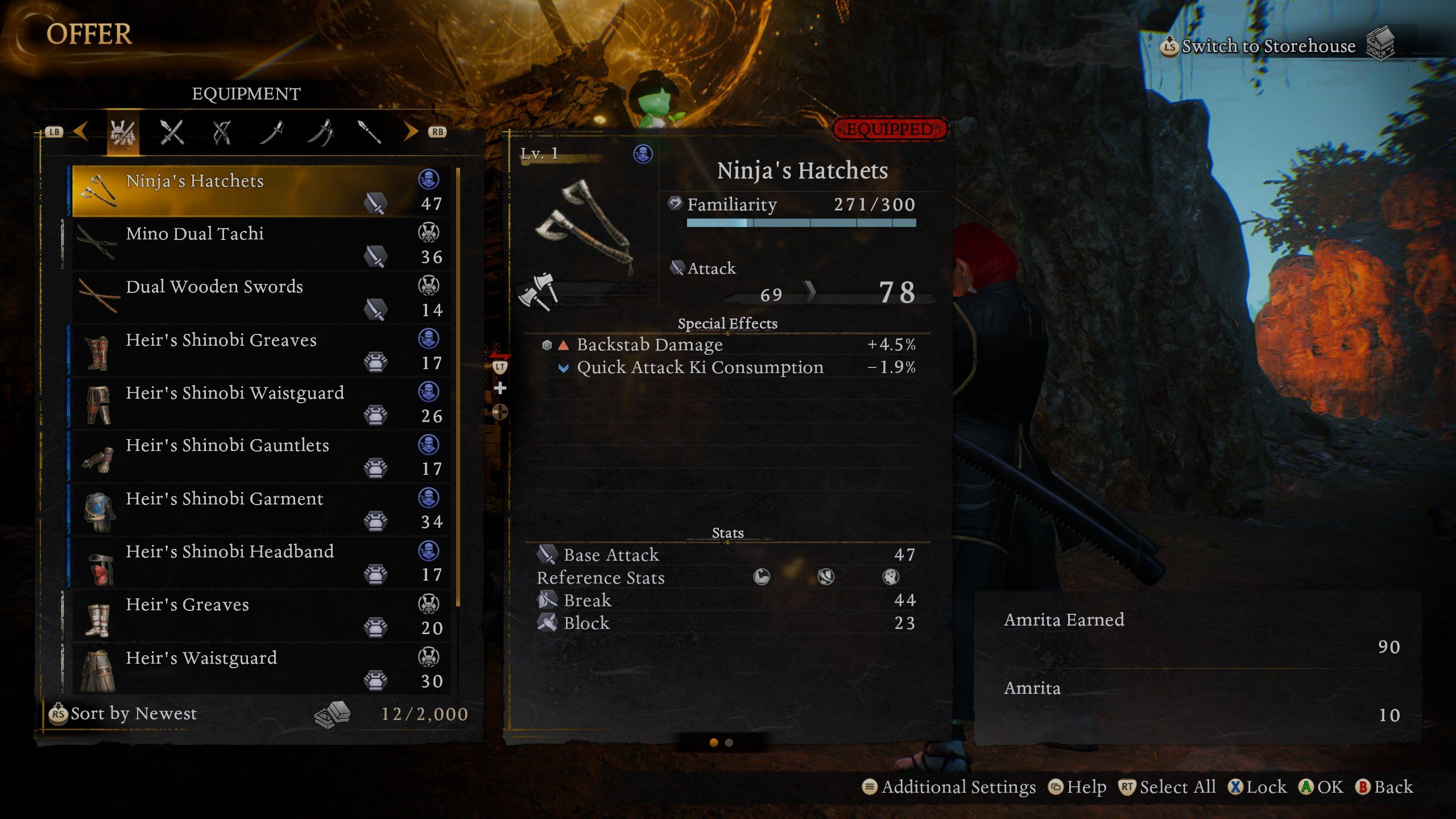Choose Heir's Shinobi Gauntlets

point(262,456)
